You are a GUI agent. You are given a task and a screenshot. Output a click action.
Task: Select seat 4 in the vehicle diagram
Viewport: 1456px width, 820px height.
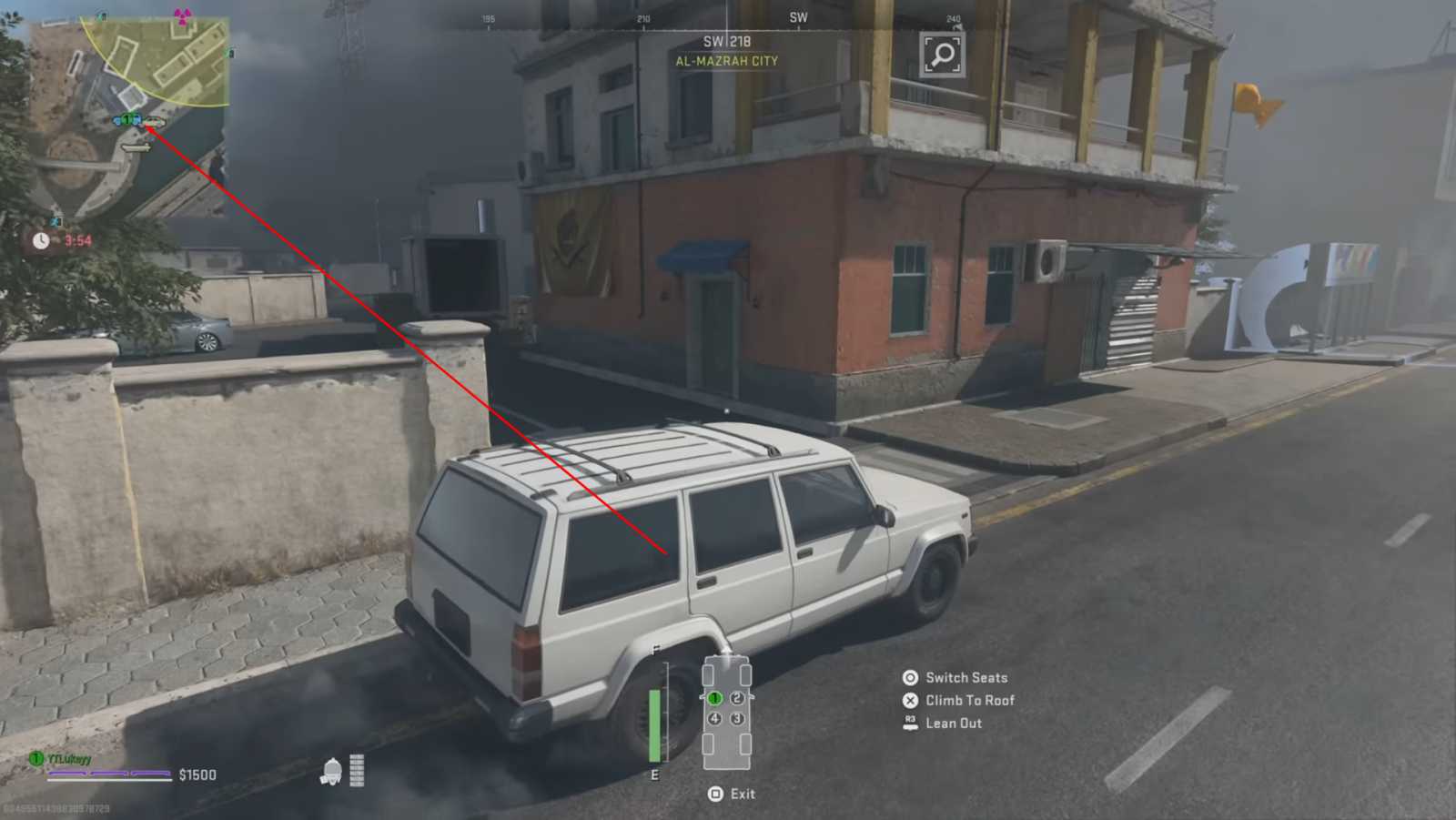(x=714, y=719)
